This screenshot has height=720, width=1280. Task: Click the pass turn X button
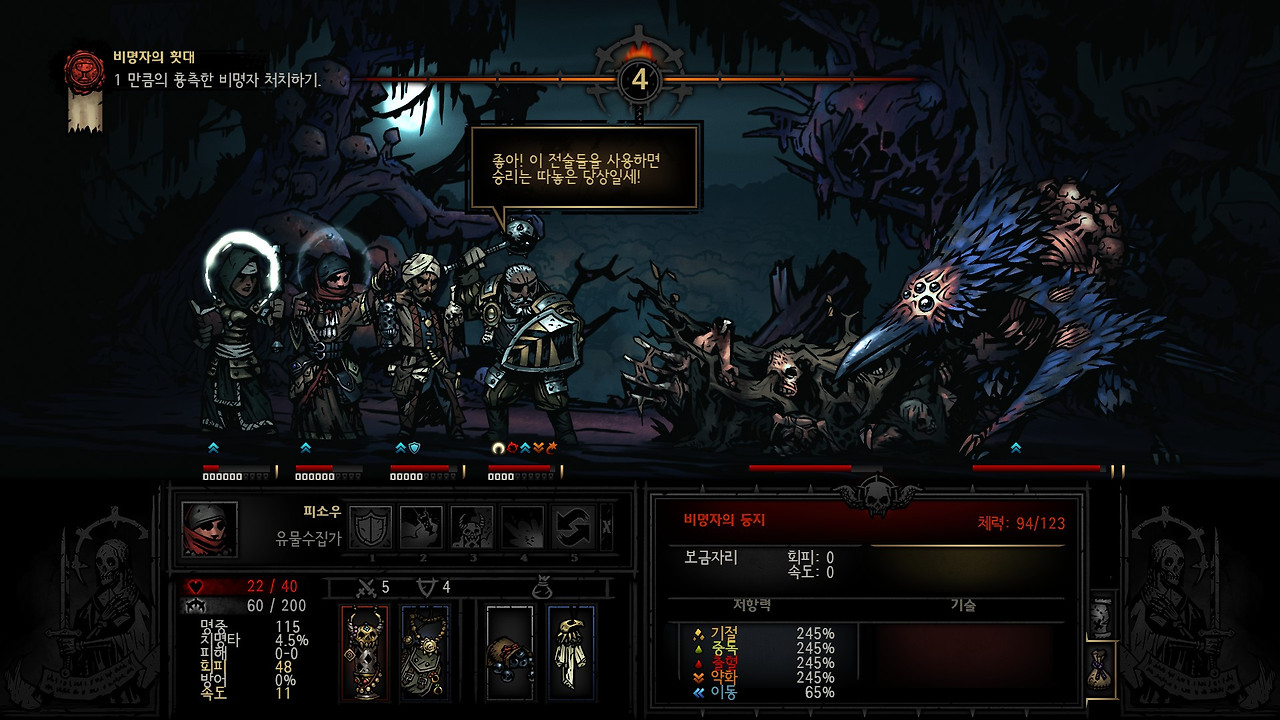pyautogui.click(x=608, y=527)
